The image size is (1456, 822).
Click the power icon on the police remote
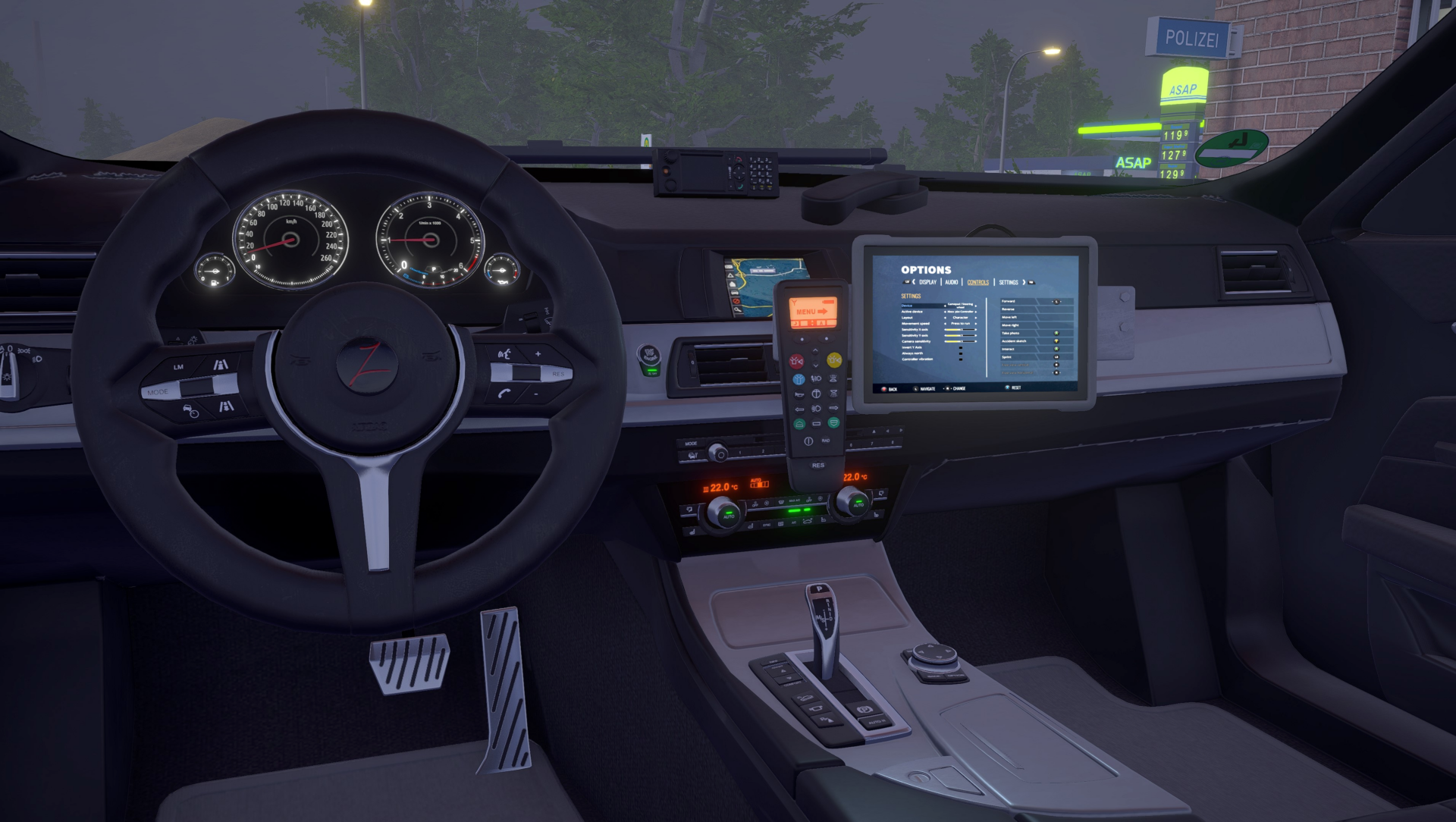[x=808, y=441]
